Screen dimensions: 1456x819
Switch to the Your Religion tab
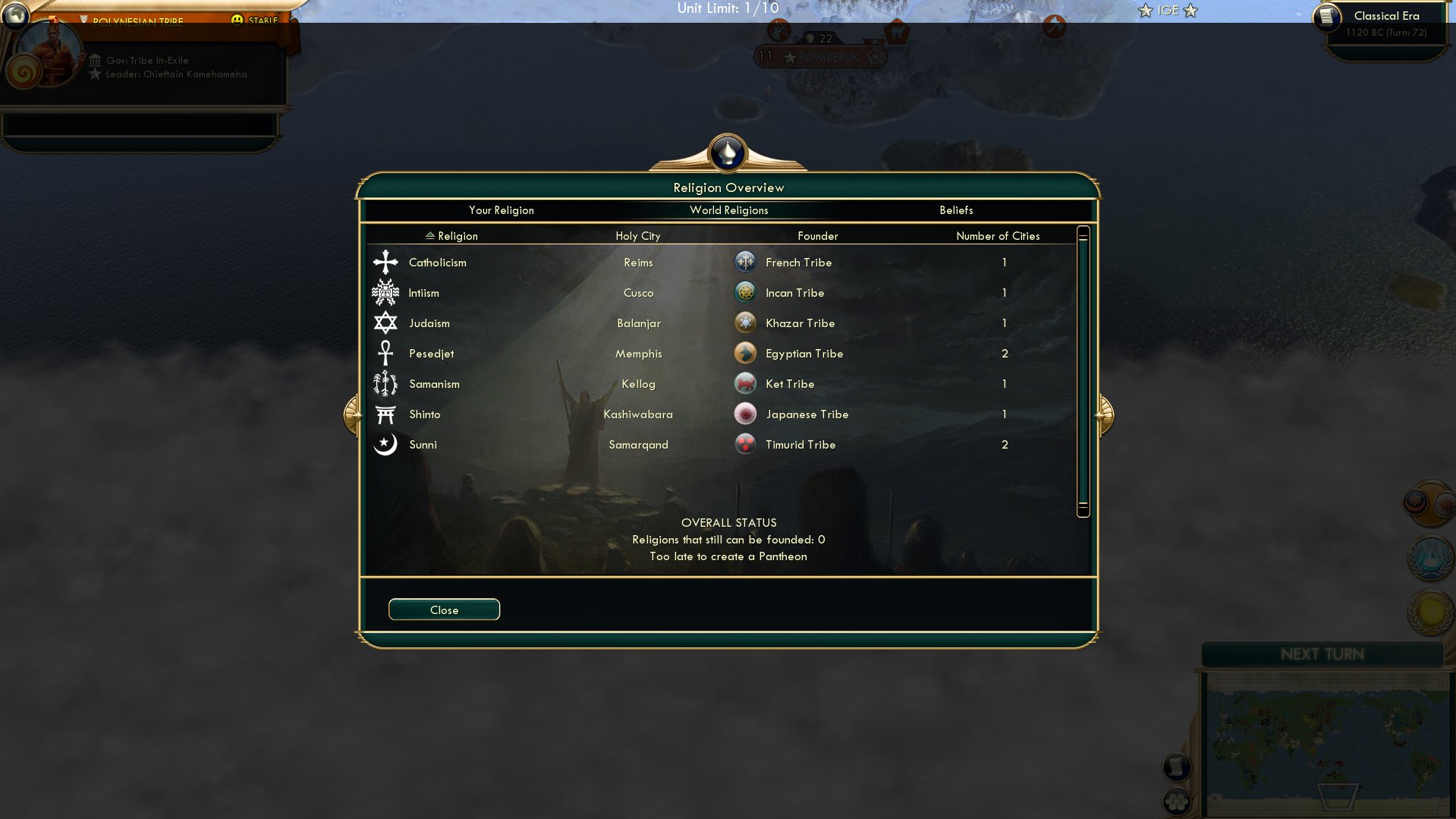tap(502, 210)
